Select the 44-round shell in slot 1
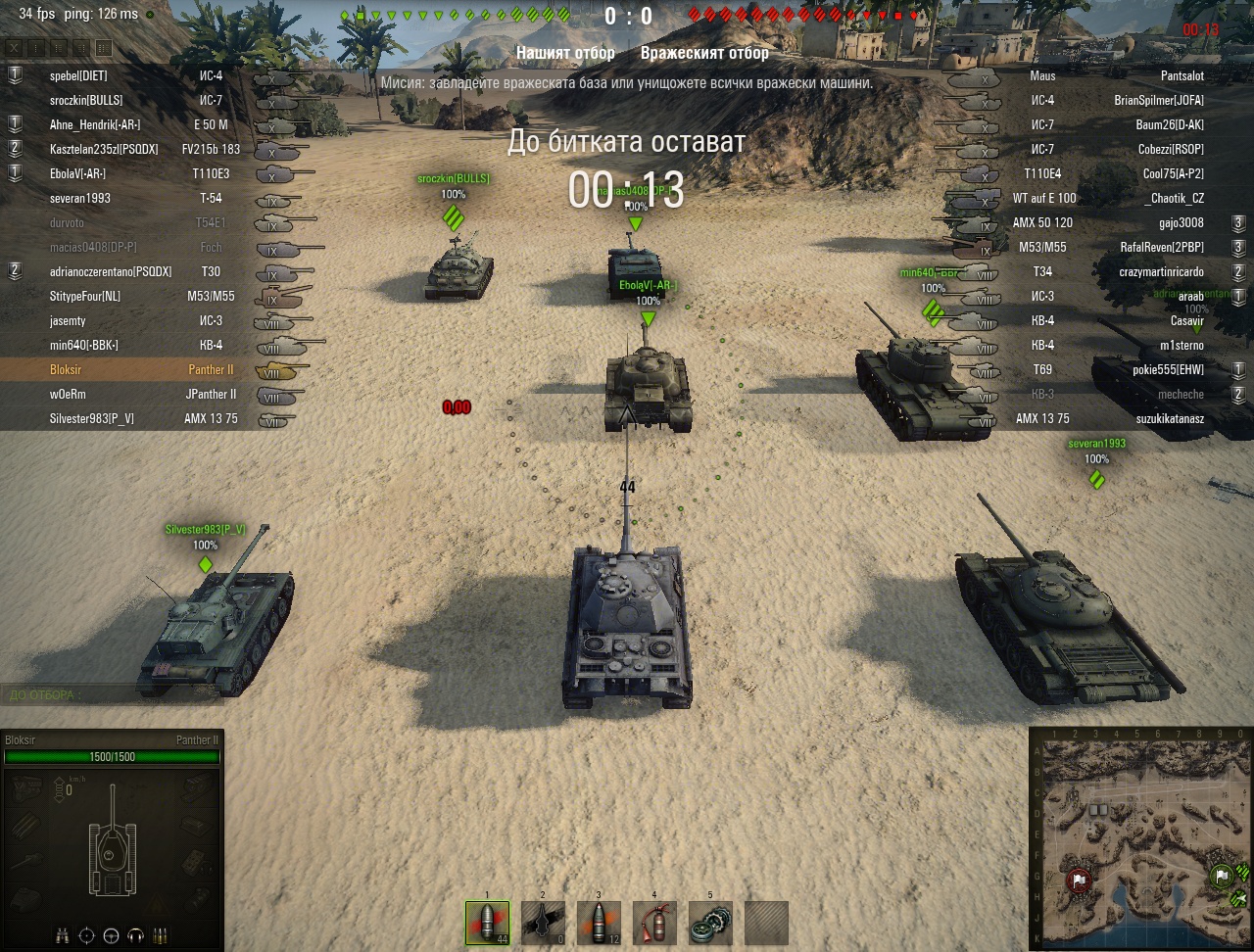 (x=487, y=923)
